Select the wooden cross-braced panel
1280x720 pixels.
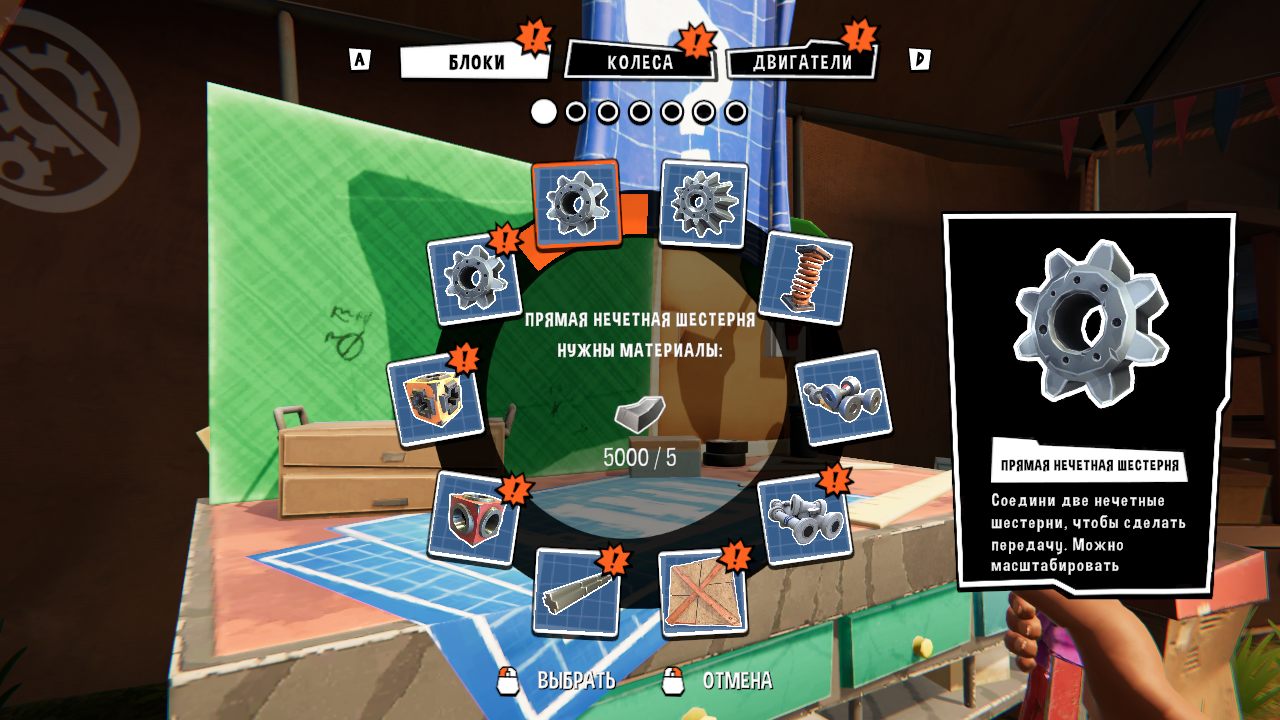coord(703,592)
